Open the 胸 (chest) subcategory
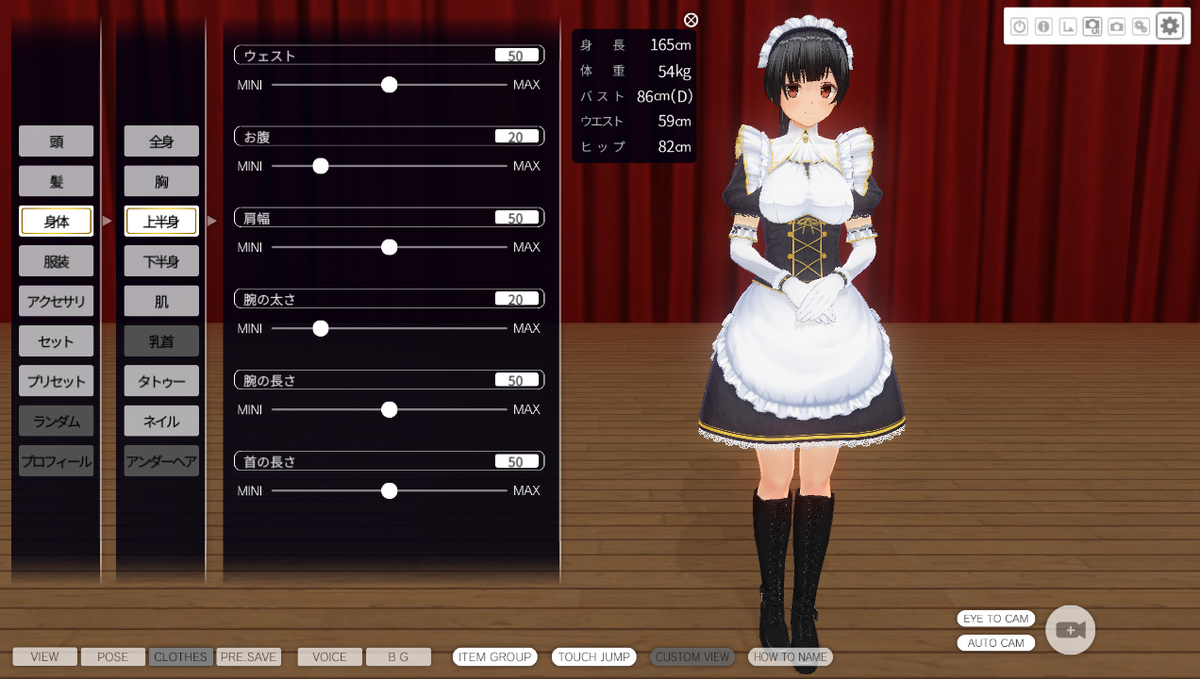This screenshot has height=679, width=1200. click(161, 181)
